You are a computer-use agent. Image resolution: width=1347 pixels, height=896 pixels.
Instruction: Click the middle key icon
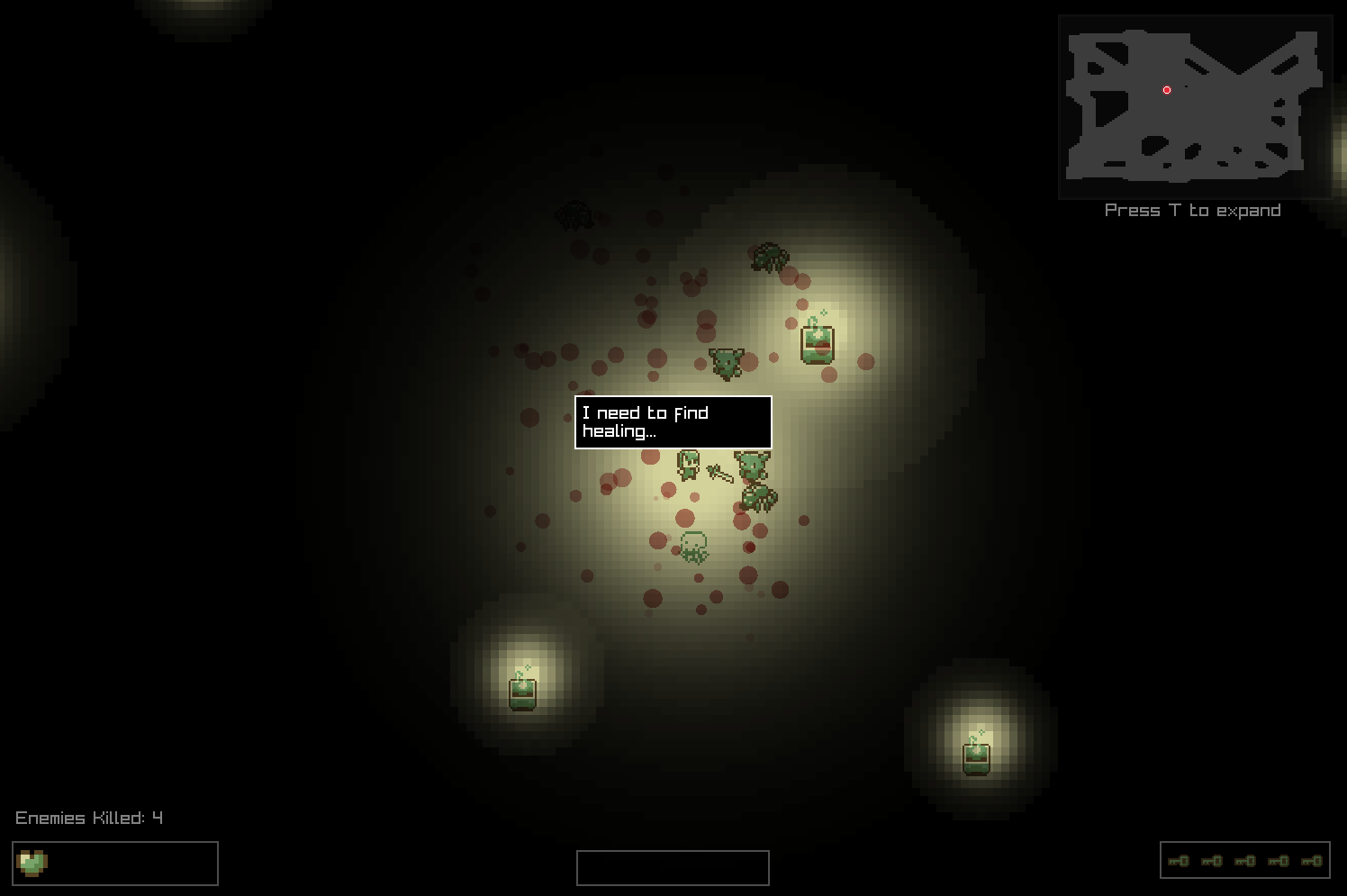click(1246, 861)
